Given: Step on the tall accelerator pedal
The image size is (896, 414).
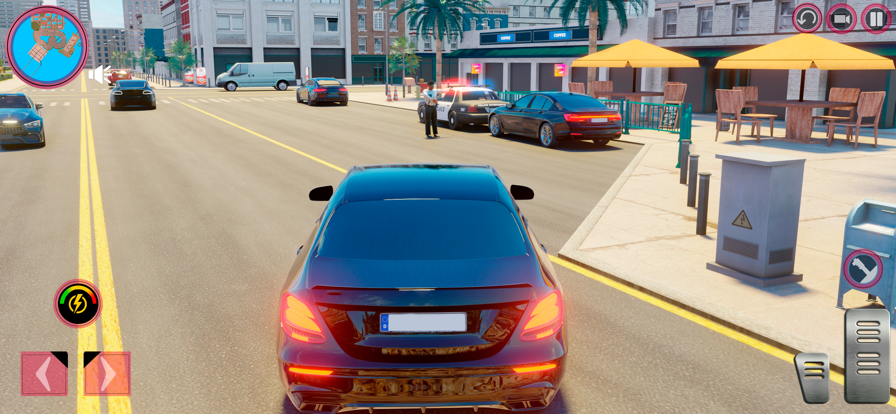Looking at the screenshot, I should pos(866,354).
